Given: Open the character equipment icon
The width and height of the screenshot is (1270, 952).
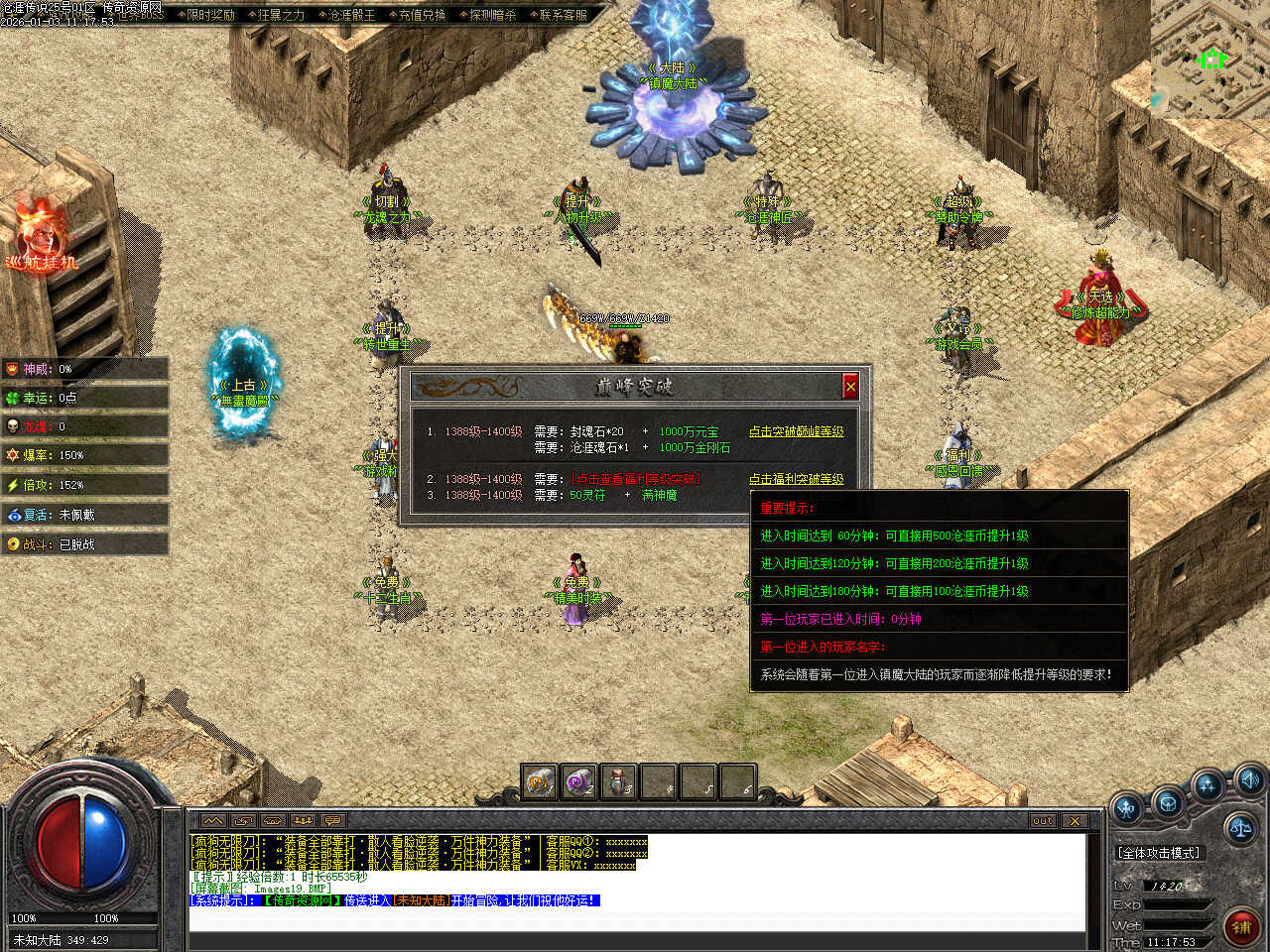Looking at the screenshot, I should coord(1128,808).
